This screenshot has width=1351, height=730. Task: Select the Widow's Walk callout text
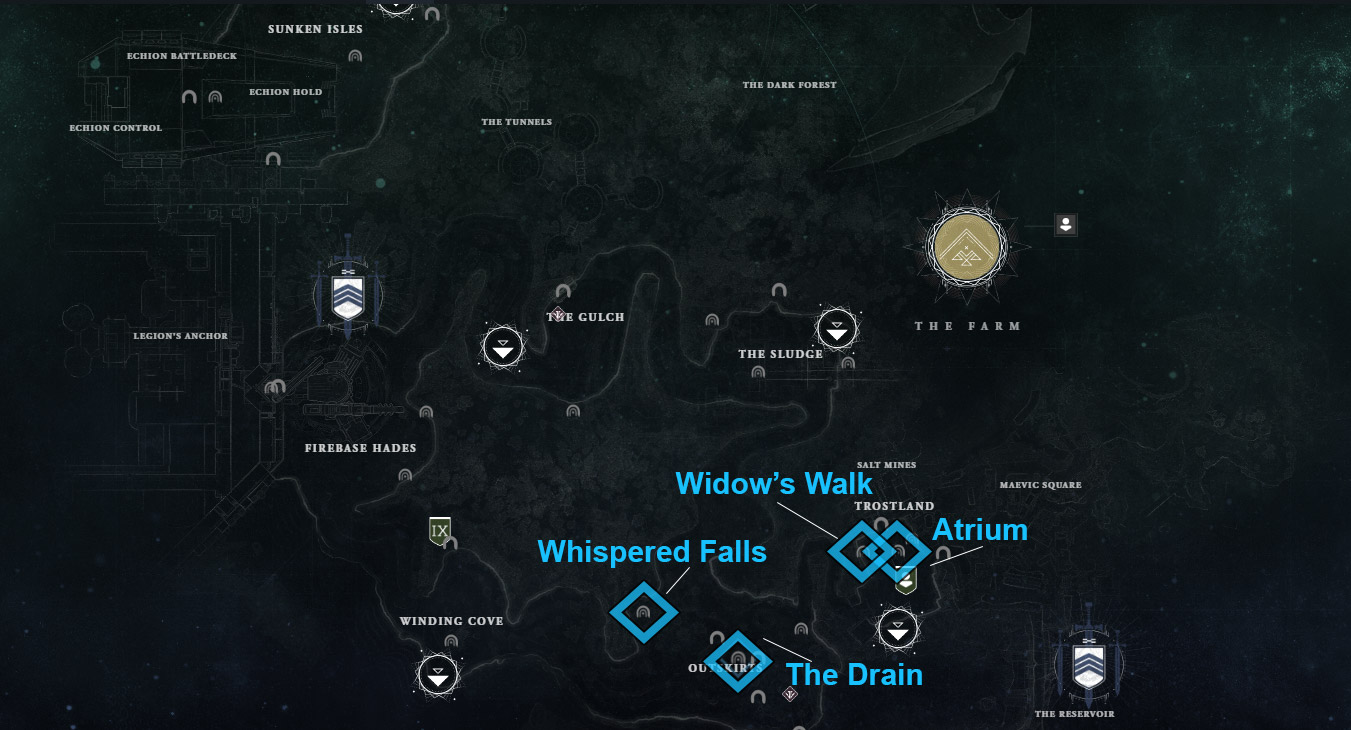point(774,483)
